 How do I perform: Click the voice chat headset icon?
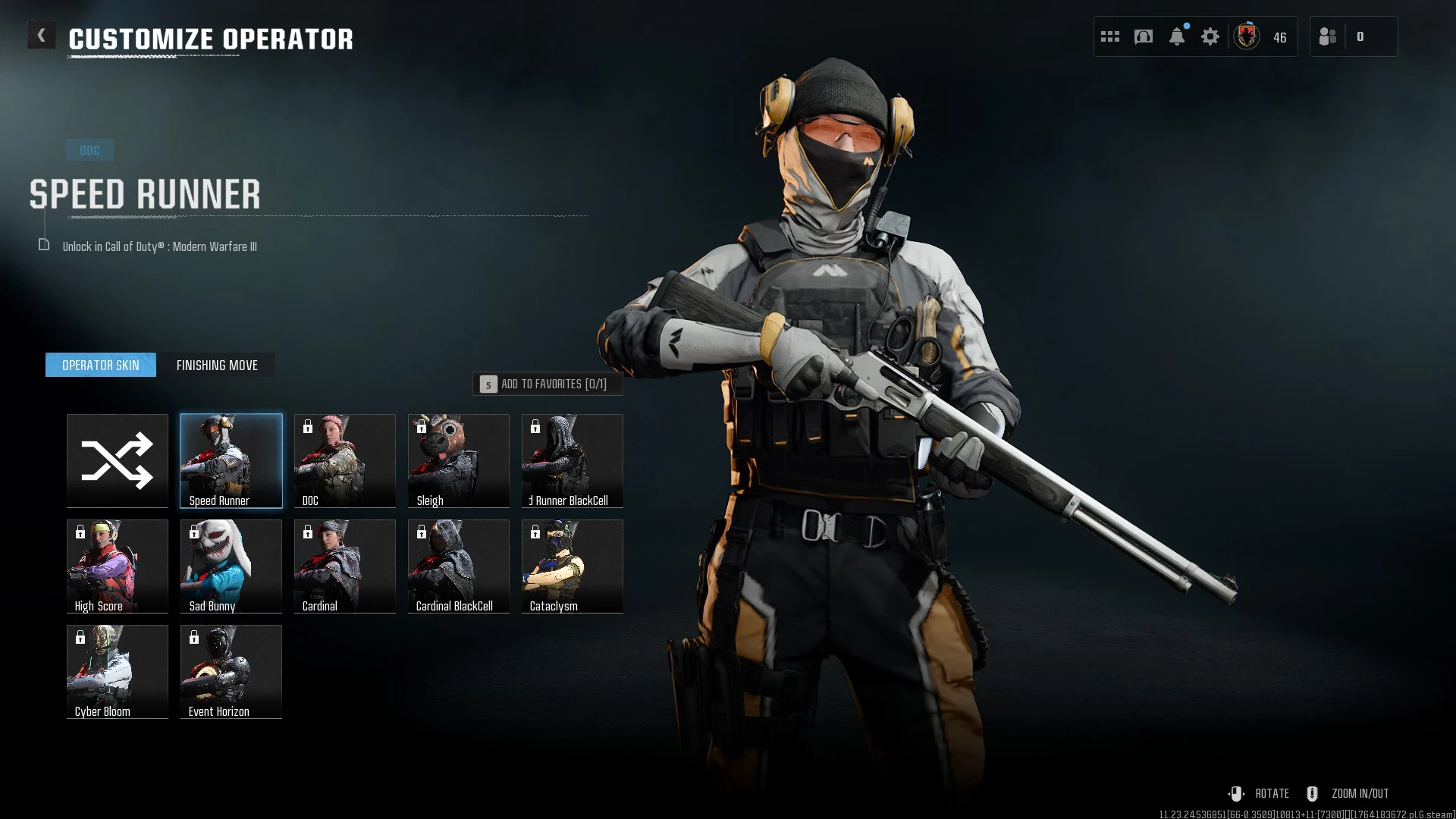click(x=1144, y=36)
